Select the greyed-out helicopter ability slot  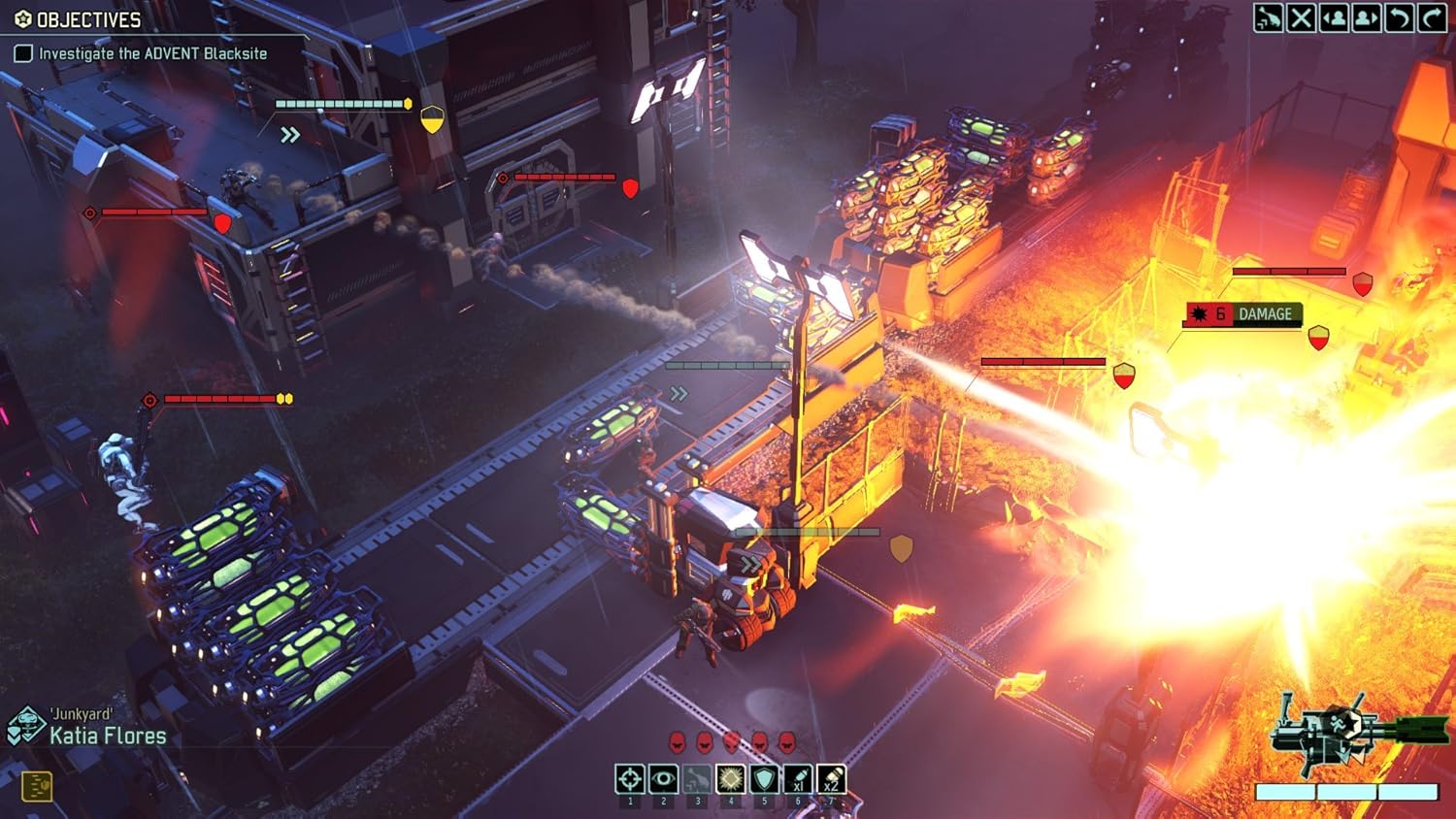pyautogui.click(x=697, y=778)
